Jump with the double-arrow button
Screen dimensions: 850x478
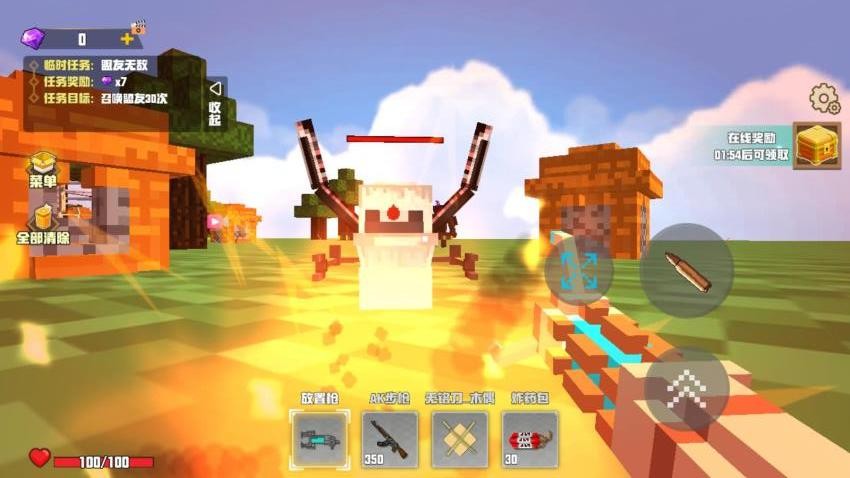[x=686, y=388]
